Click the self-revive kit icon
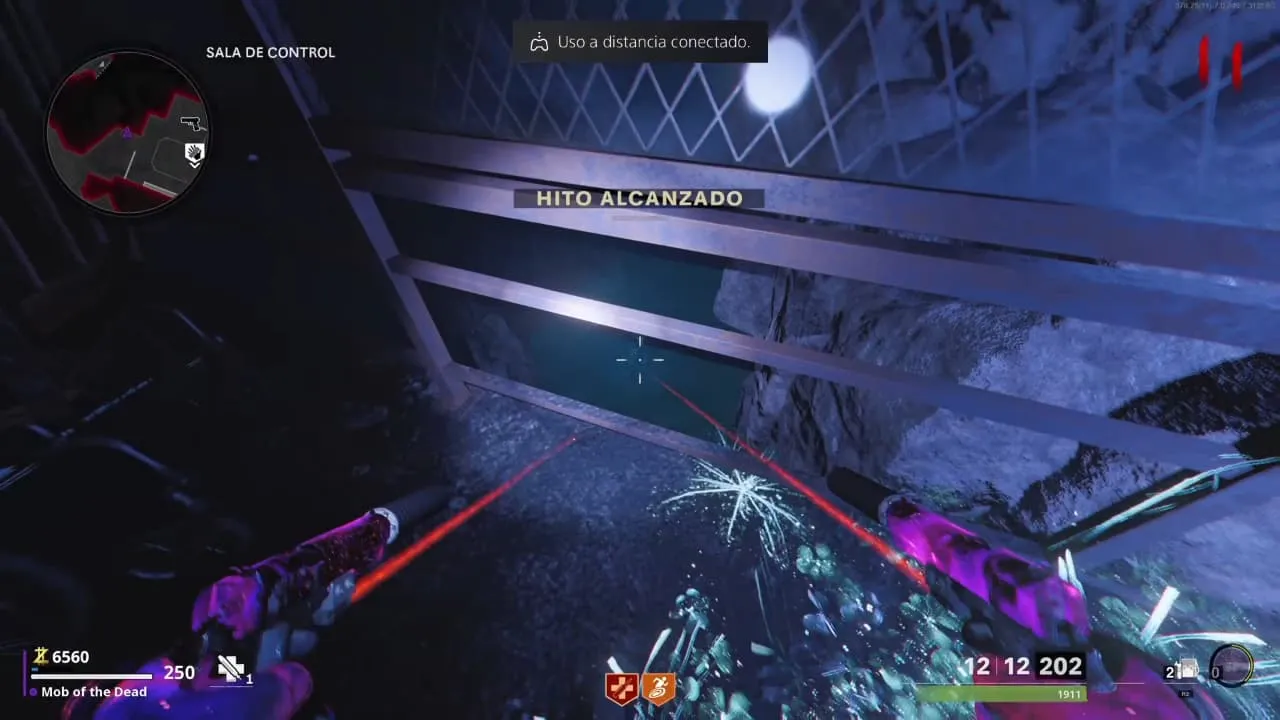 pyautogui.click(x=232, y=669)
